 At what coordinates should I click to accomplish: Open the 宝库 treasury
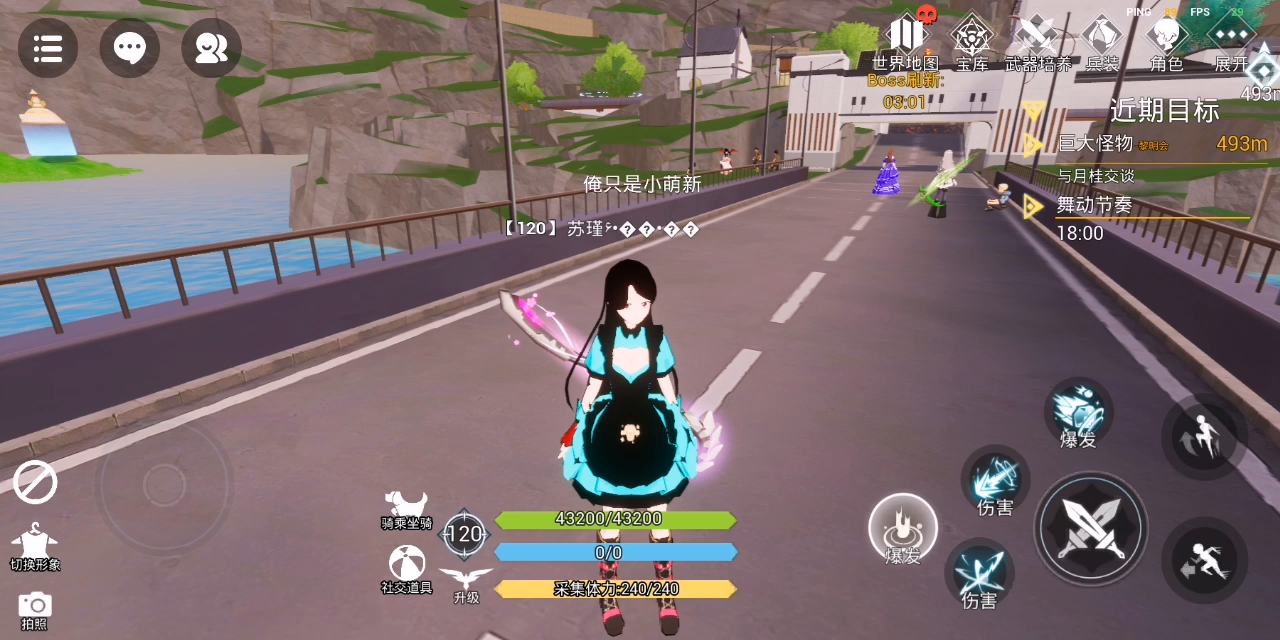[971, 42]
